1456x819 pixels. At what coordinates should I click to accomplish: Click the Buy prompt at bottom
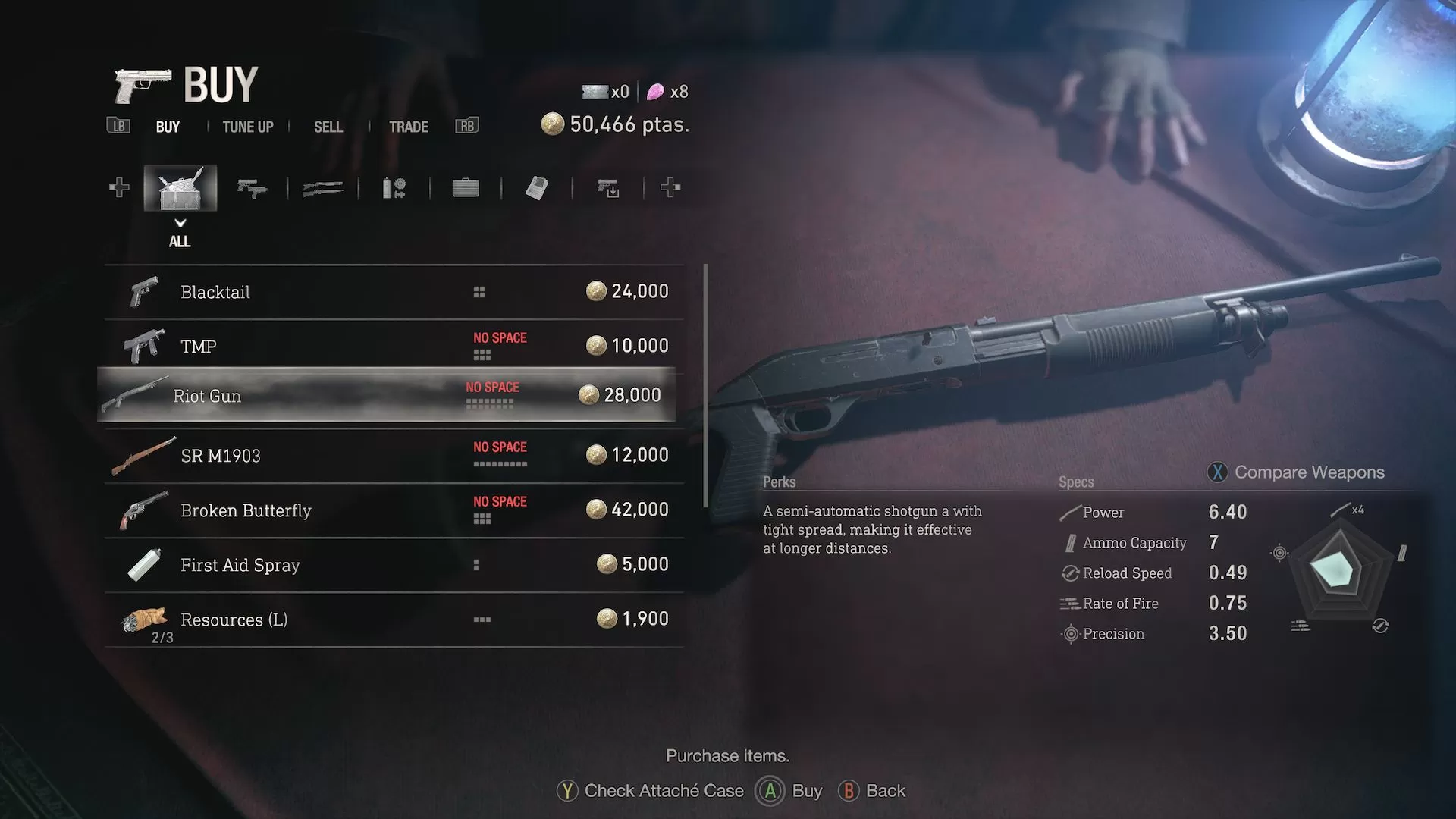789,790
